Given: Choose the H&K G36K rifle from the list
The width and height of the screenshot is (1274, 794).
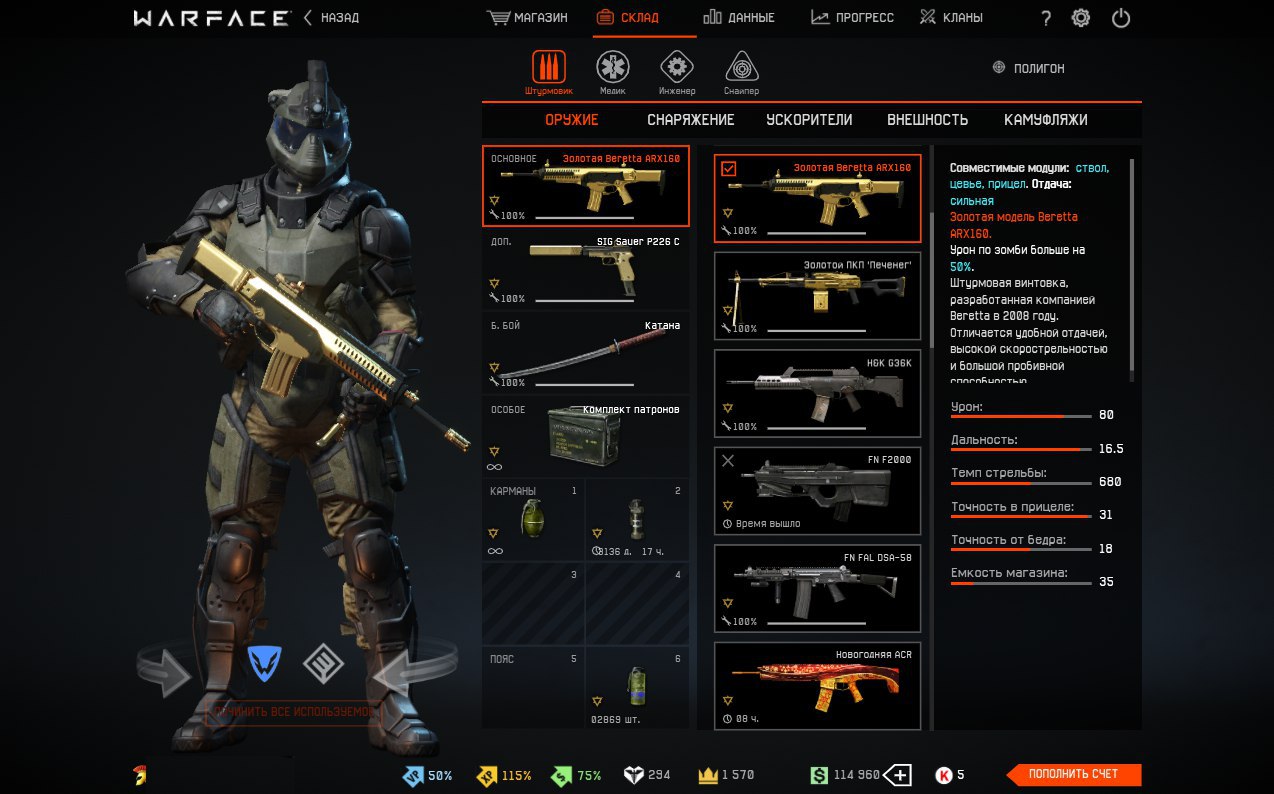Looking at the screenshot, I should 817,394.
